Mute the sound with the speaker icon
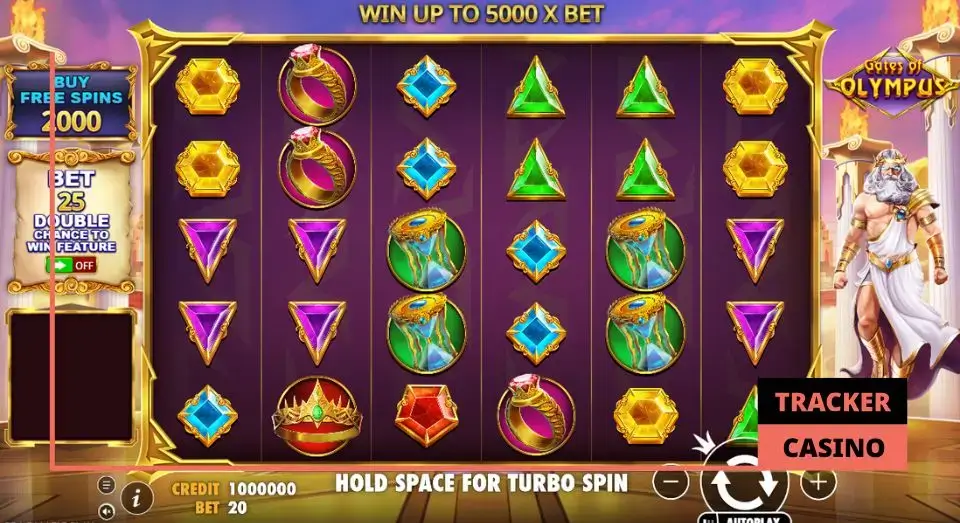Image resolution: width=960 pixels, height=523 pixels. pyautogui.click(x=106, y=511)
